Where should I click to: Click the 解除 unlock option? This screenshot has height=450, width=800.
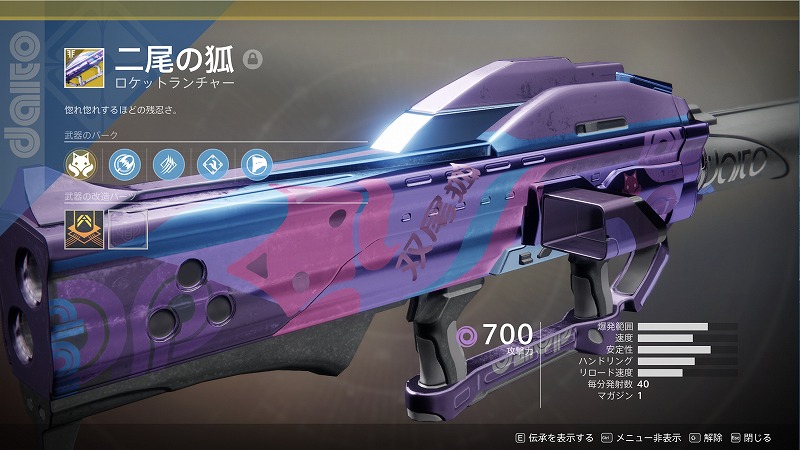(x=705, y=437)
